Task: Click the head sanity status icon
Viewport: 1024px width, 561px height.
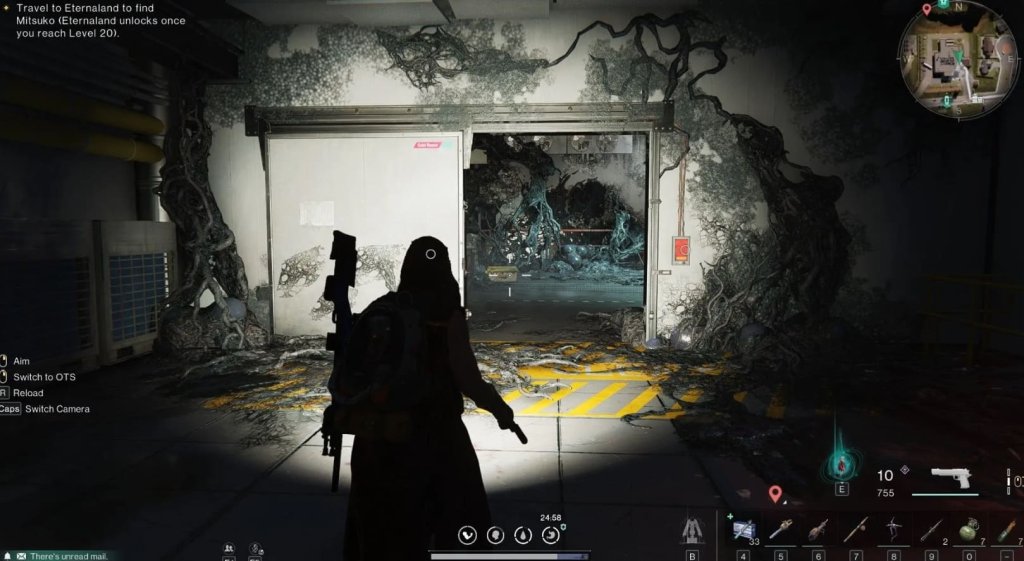Action: pos(495,535)
